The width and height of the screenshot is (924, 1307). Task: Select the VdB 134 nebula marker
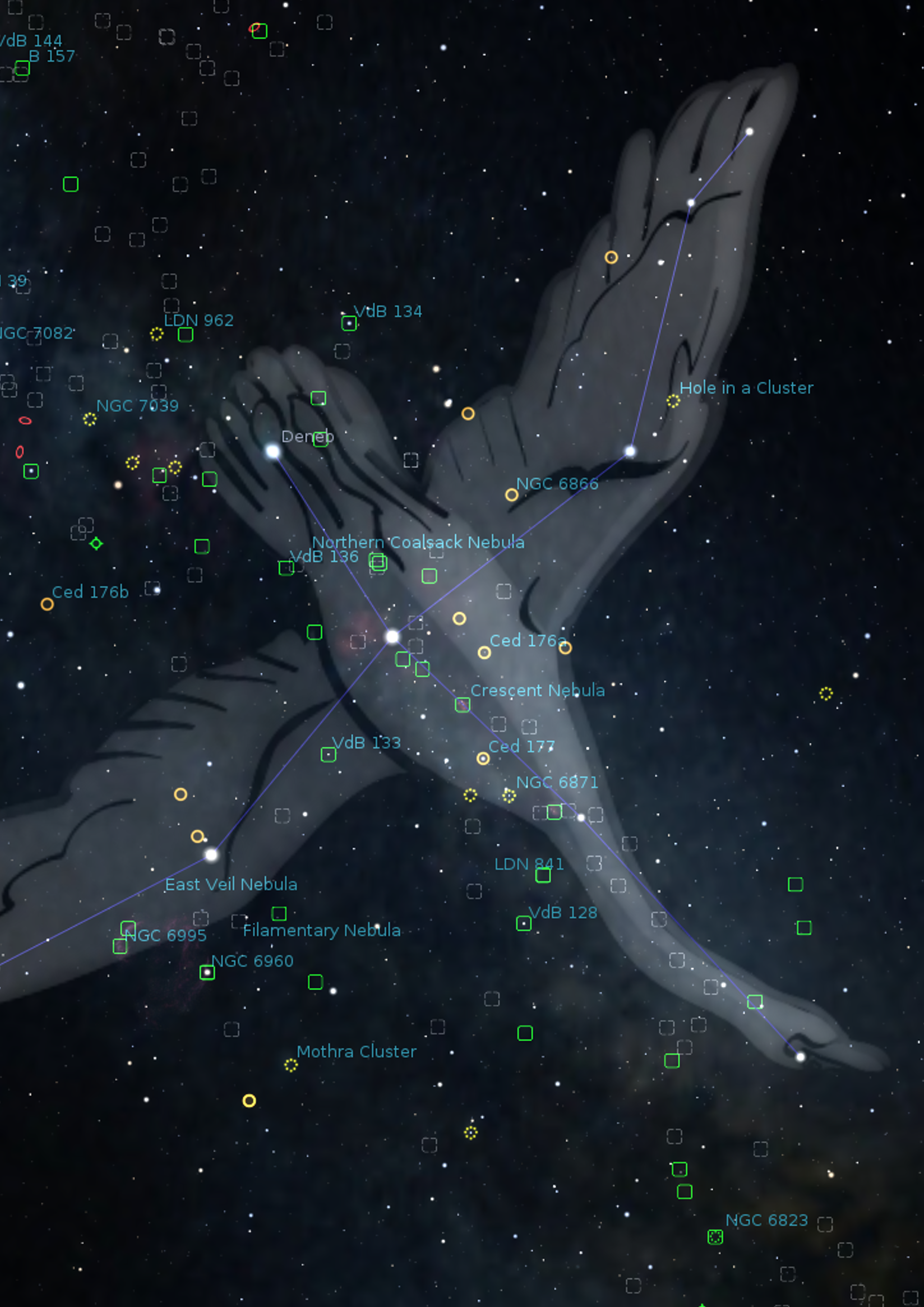pos(348,323)
